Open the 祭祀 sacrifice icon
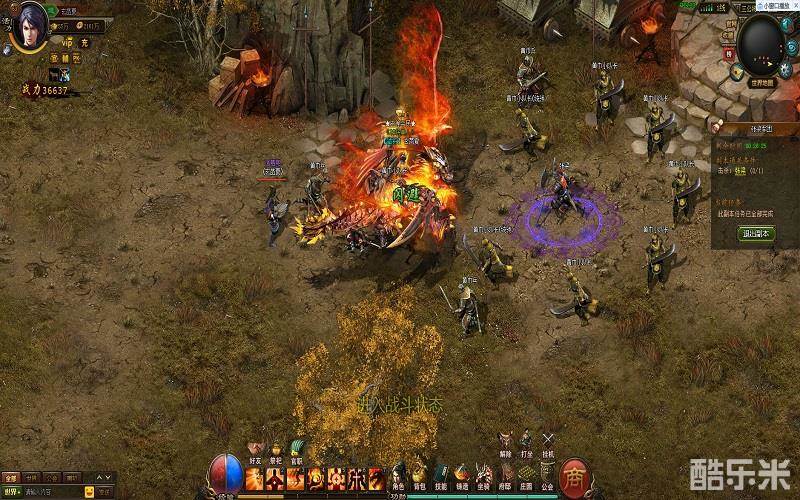The image size is (800, 500). point(275,449)
